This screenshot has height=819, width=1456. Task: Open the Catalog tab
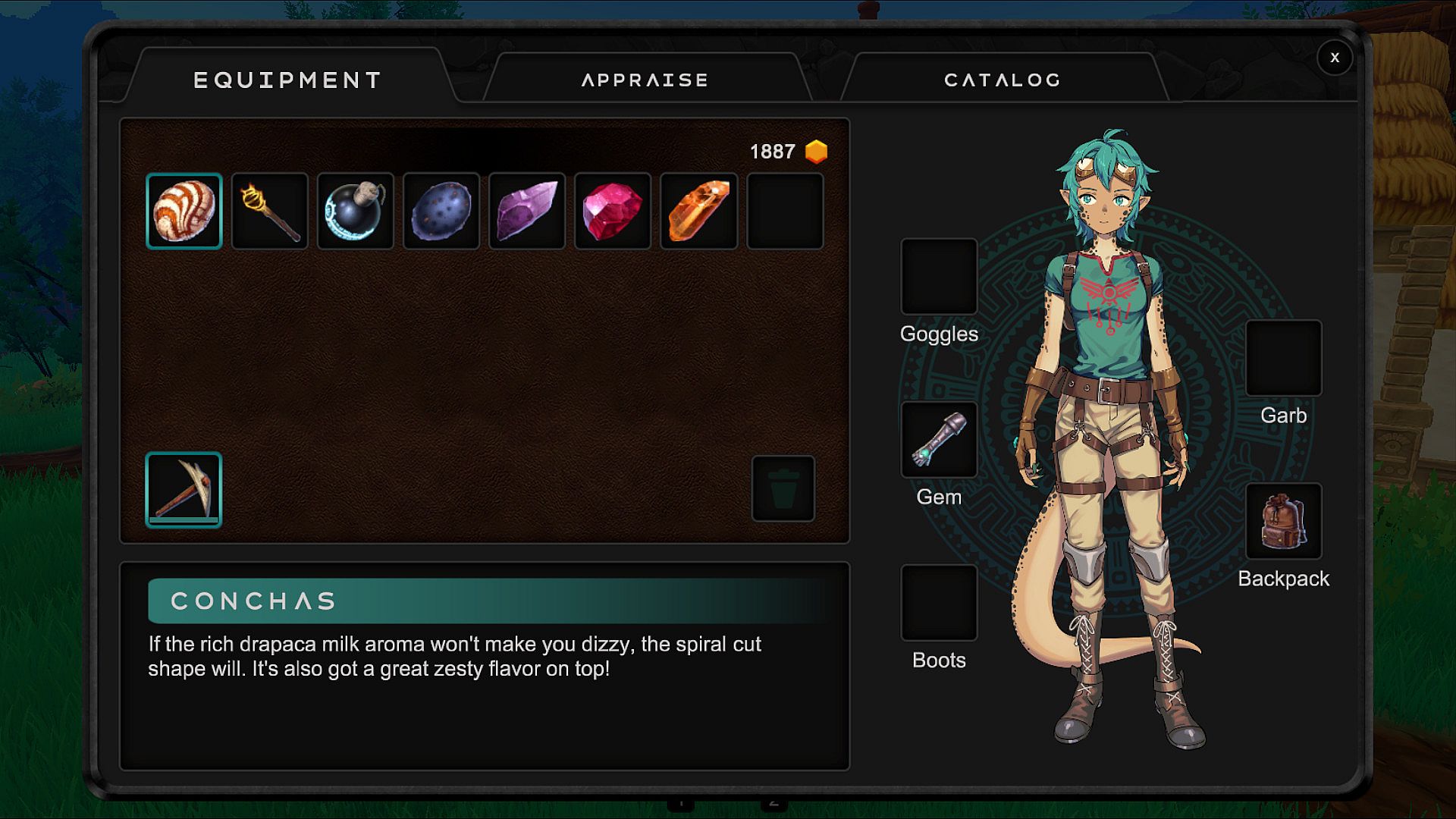pos(1002,80)
